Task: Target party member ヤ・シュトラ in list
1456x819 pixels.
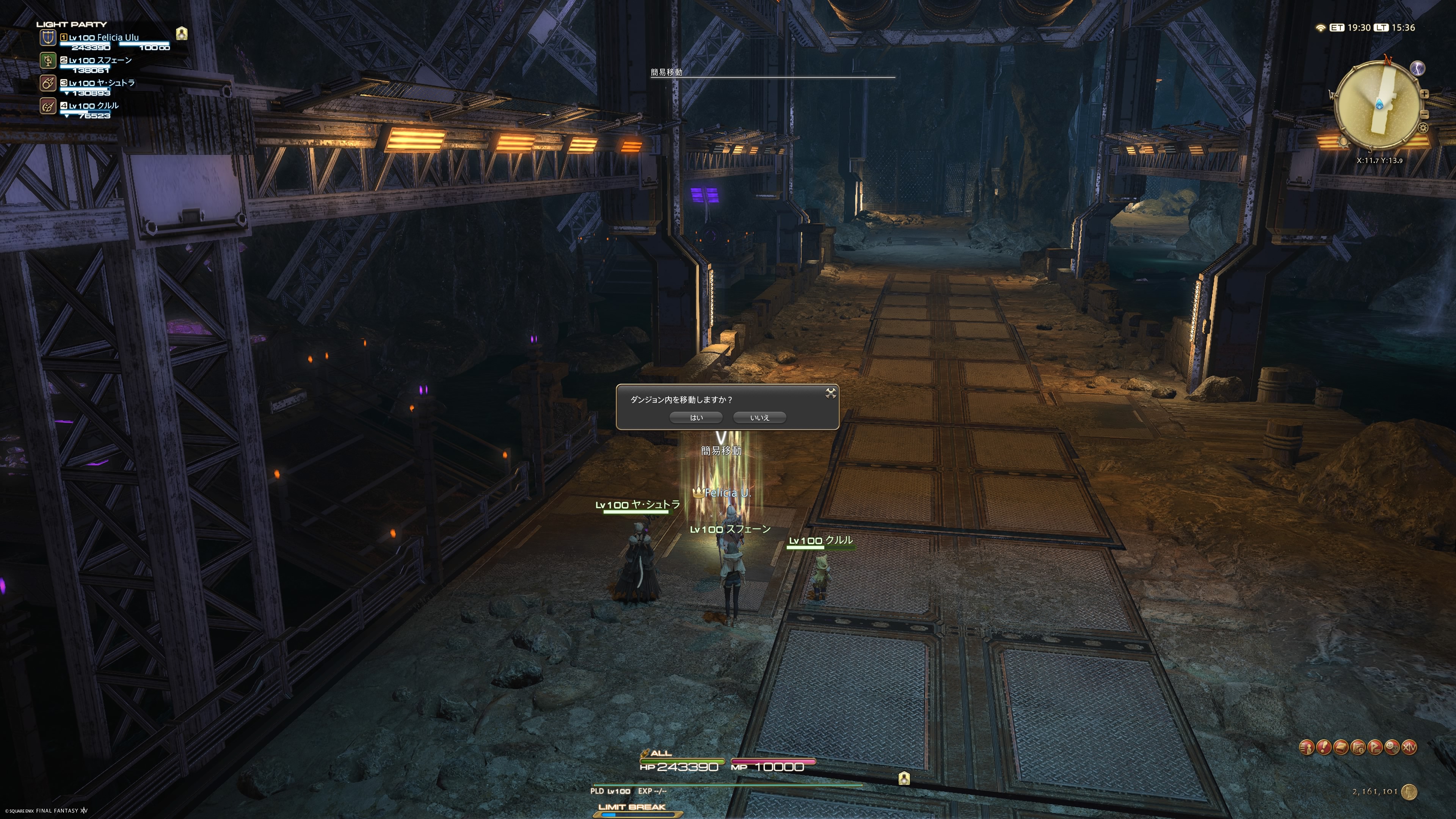Action: pyautogui.click(x=101, y=83)
